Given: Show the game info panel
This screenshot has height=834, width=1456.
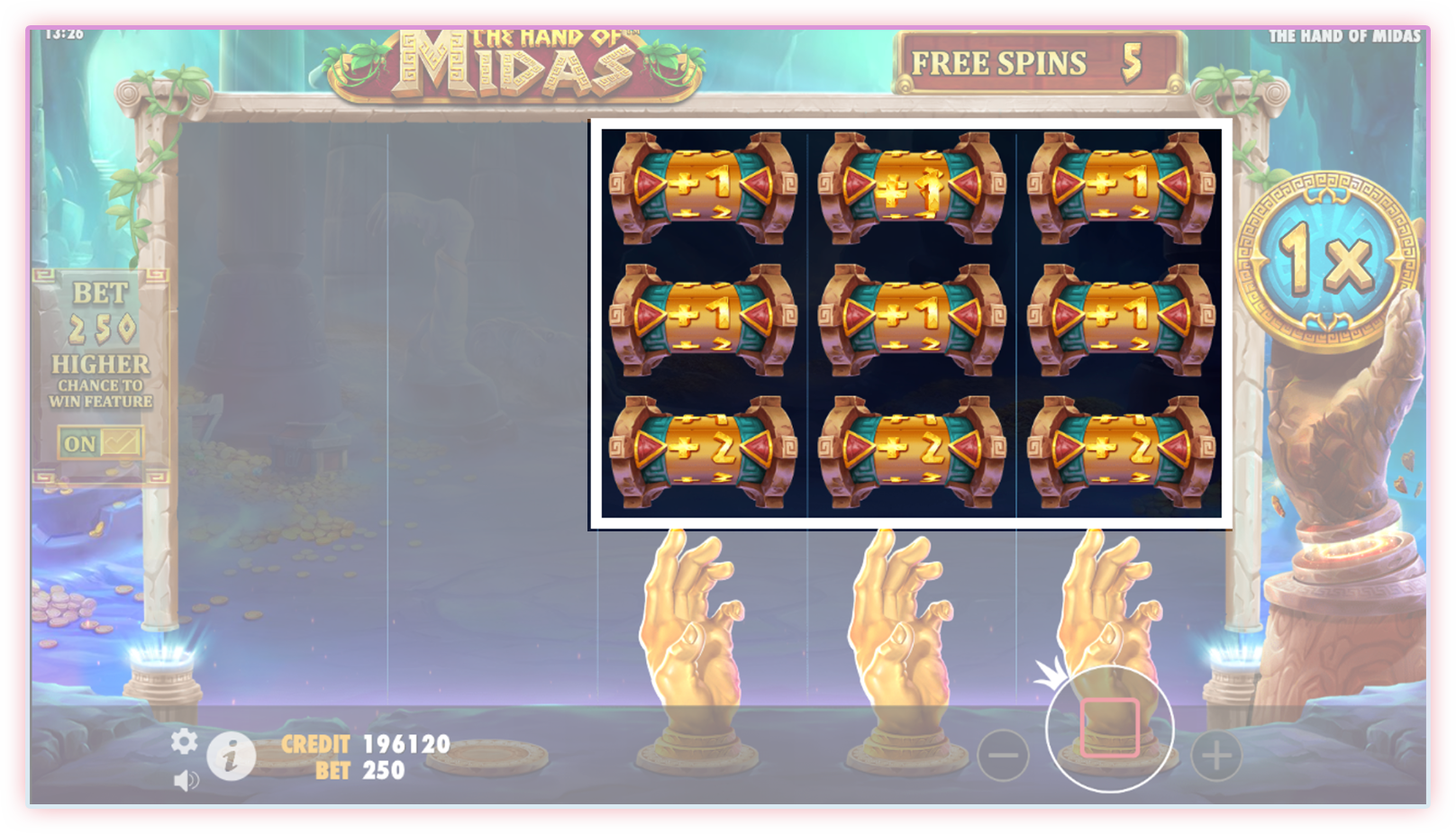Looking at the screenshot, I should click(231, 755).
